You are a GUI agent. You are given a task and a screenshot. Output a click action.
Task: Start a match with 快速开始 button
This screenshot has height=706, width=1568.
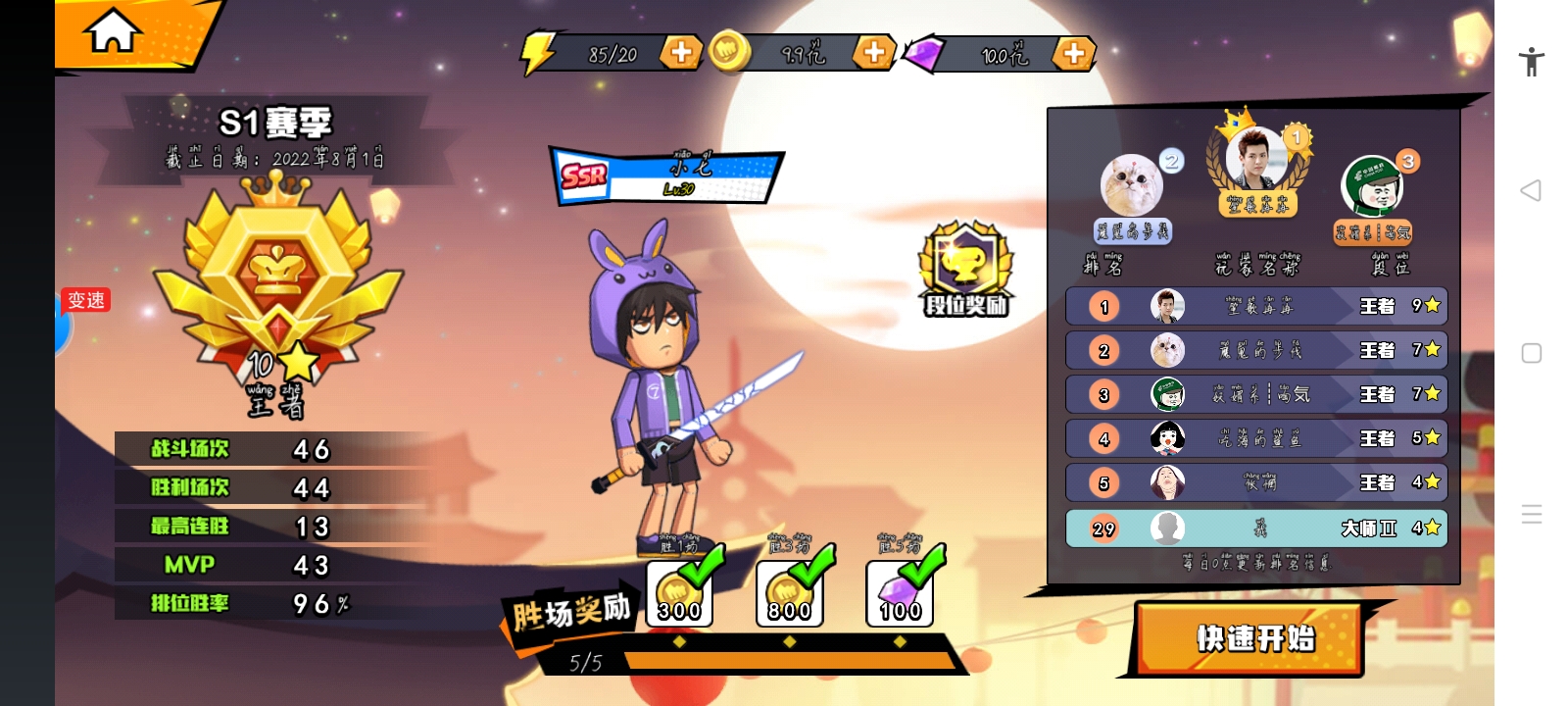coord(1253,638)
